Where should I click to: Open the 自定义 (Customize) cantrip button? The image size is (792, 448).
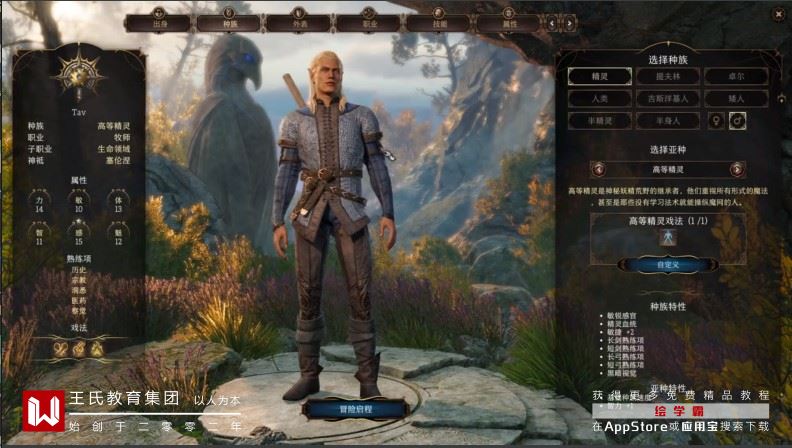[668, 265]
